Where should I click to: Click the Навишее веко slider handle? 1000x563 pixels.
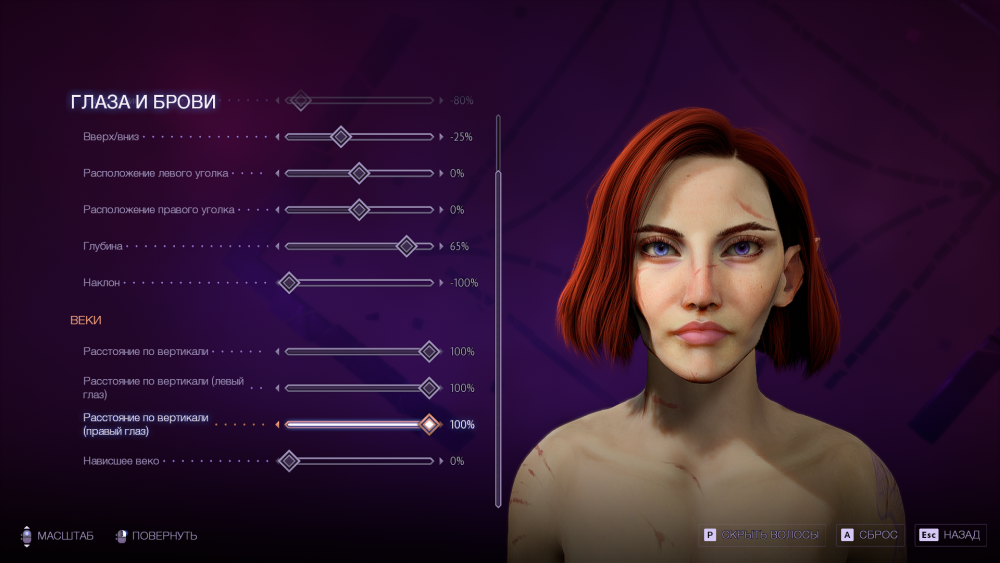coord(289,461)
